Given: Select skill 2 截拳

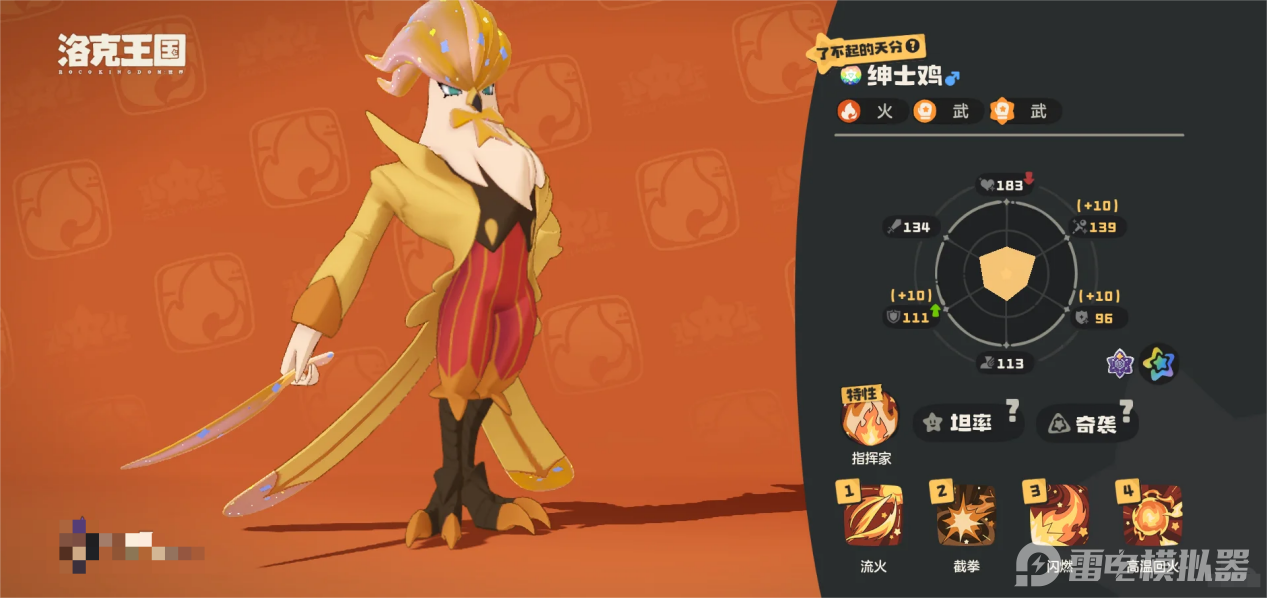Looking at the screenshot, I should point(966,517).
